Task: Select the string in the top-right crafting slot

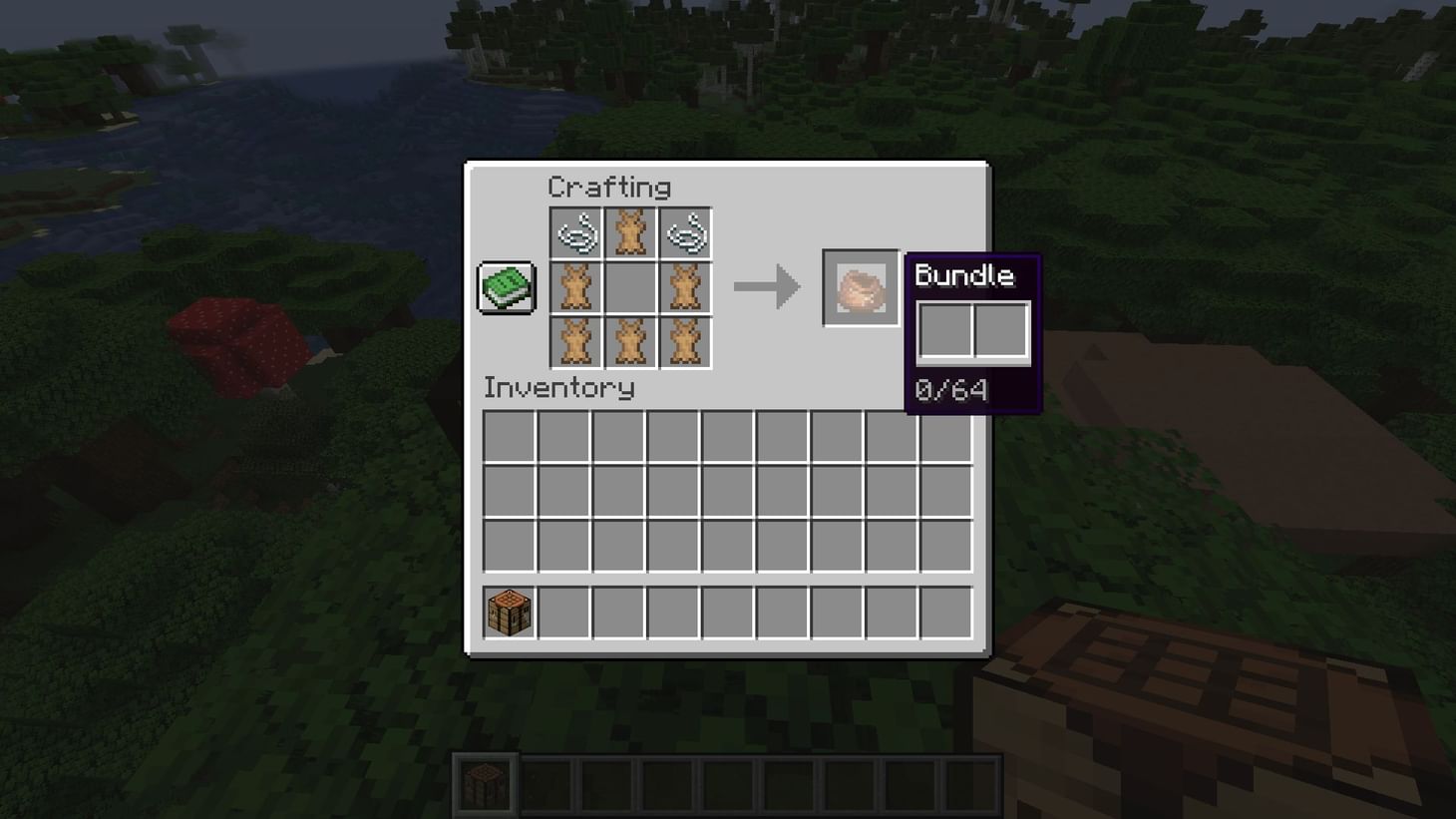Action: pyautogui.click(x=685, y=233)
